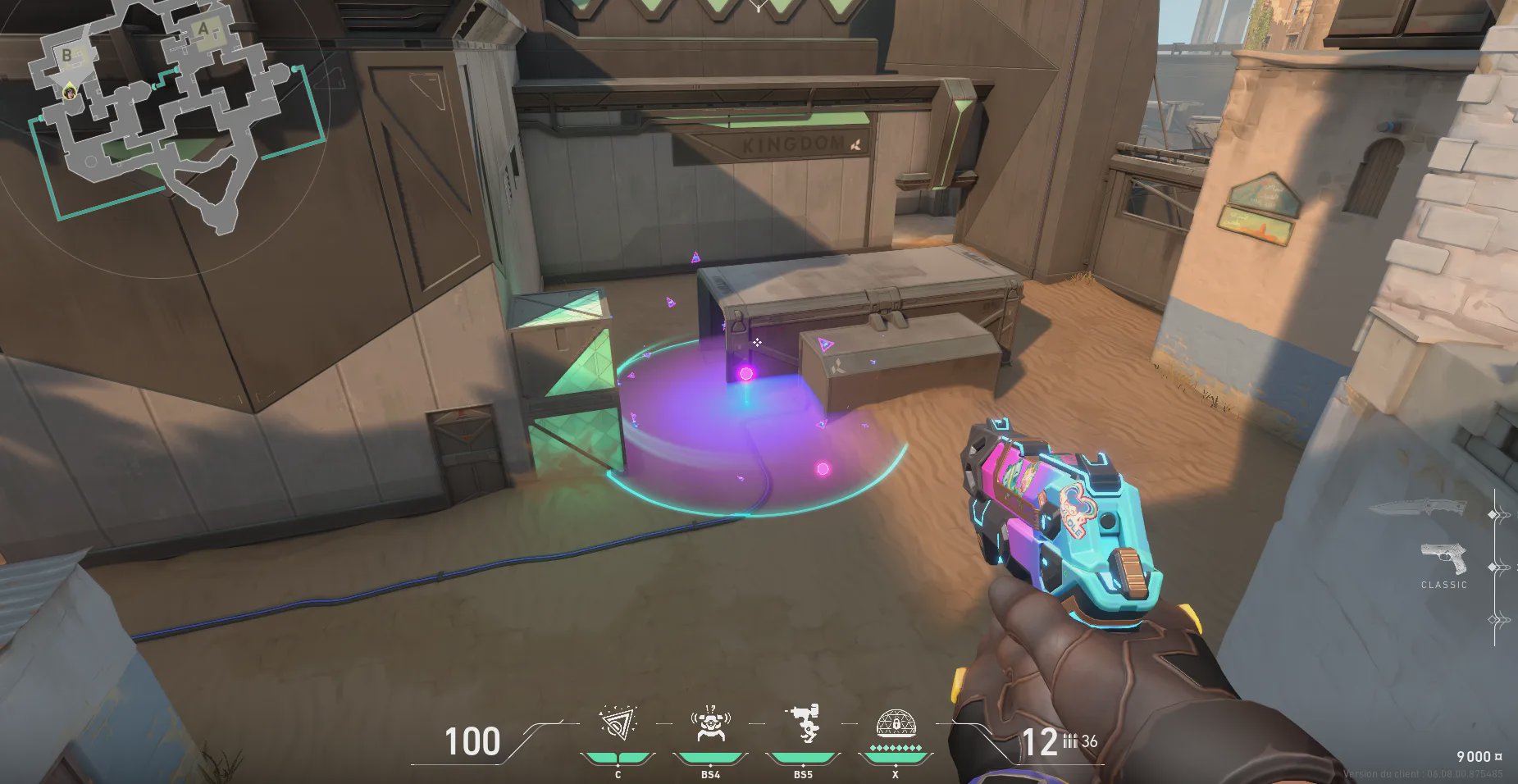The height and width of the screenshot is (784, 1518).
Task: Click site A on the minimap
Action: [203, 31]
